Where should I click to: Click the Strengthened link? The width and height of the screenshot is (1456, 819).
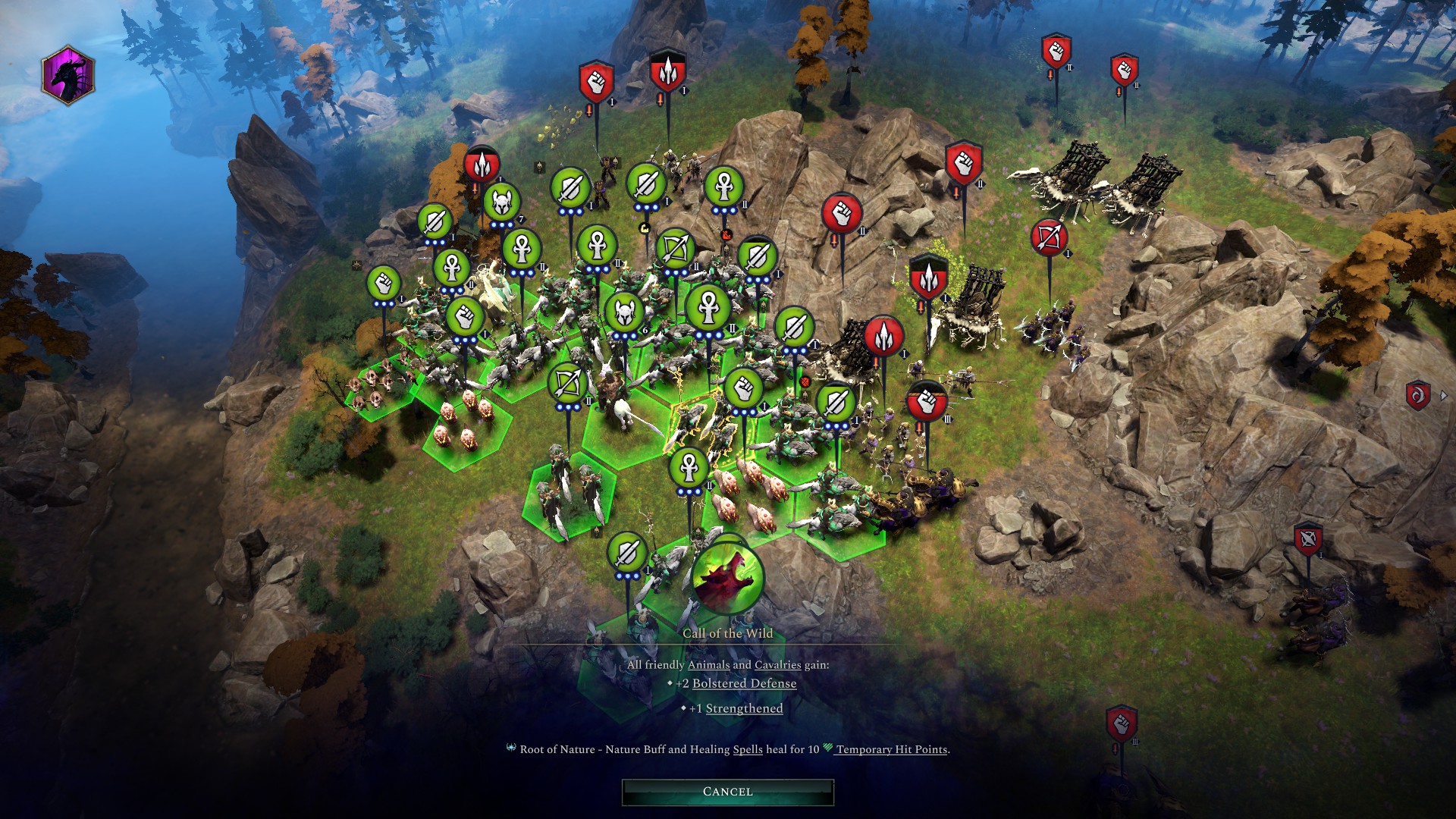coord(743,708)
